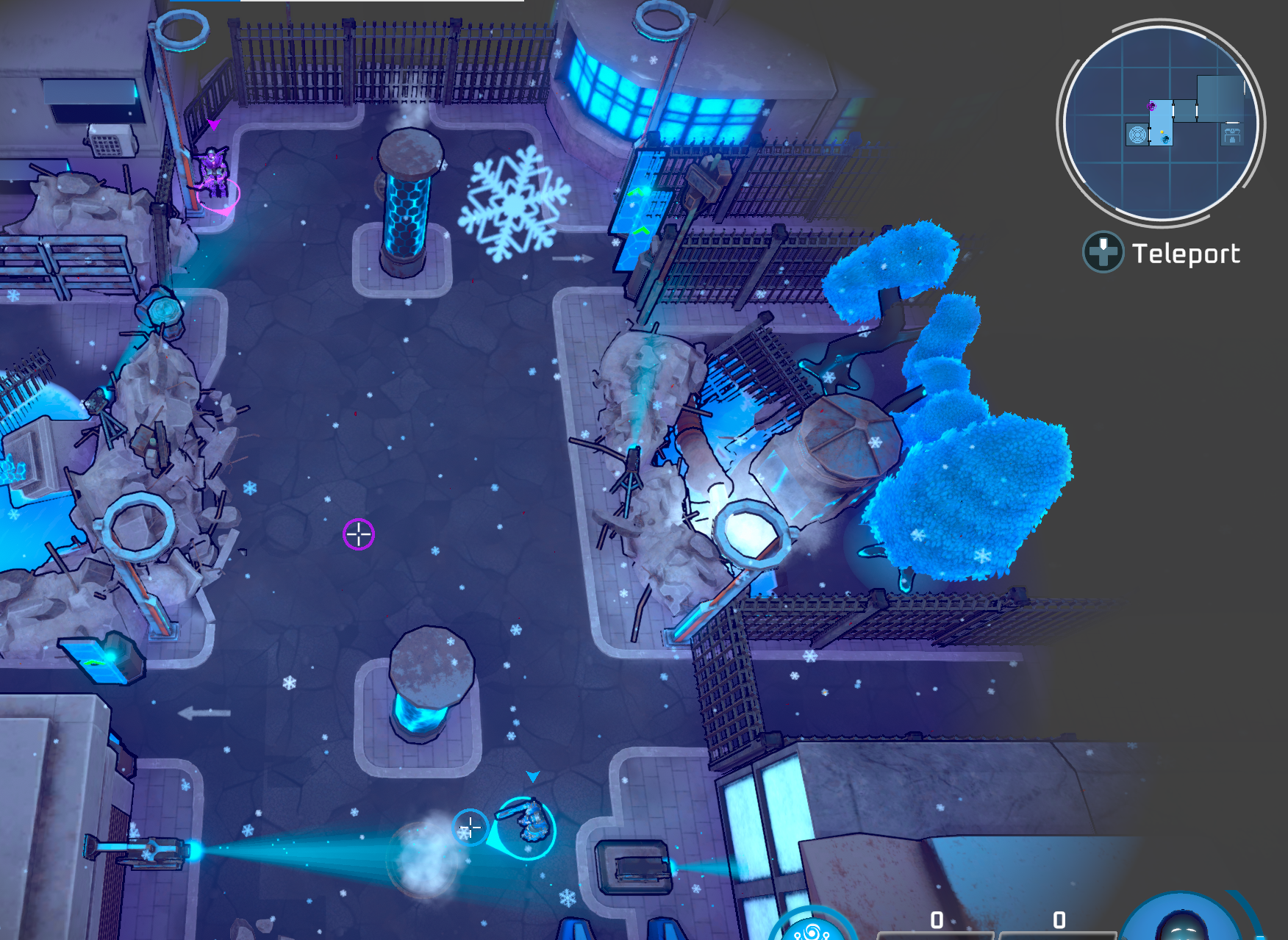Open the circular minimap
Viewport: 1288px width, 940px height.
pyautogui.click(x=1160, y=123)
